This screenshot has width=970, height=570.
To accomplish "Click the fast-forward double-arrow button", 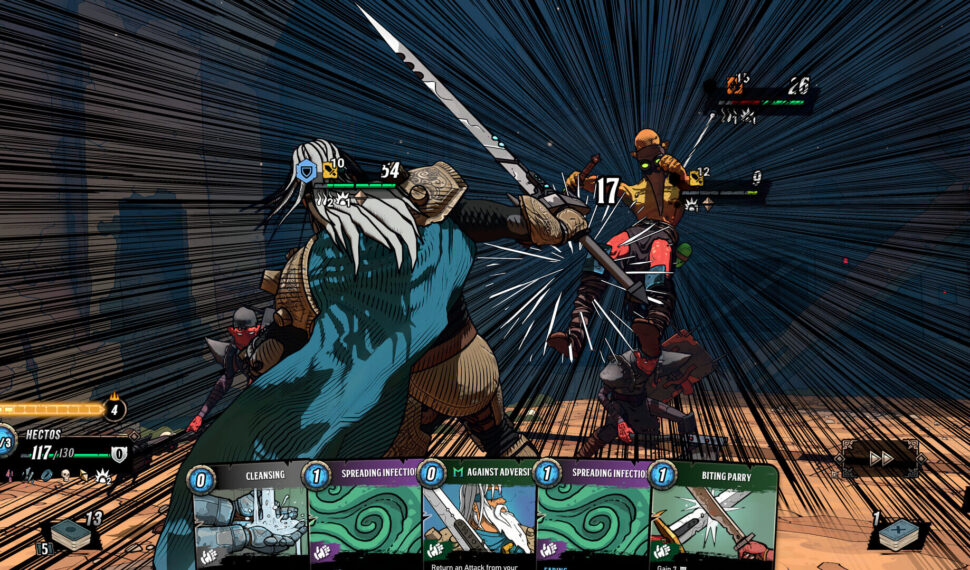I will [x=881, y=458].
